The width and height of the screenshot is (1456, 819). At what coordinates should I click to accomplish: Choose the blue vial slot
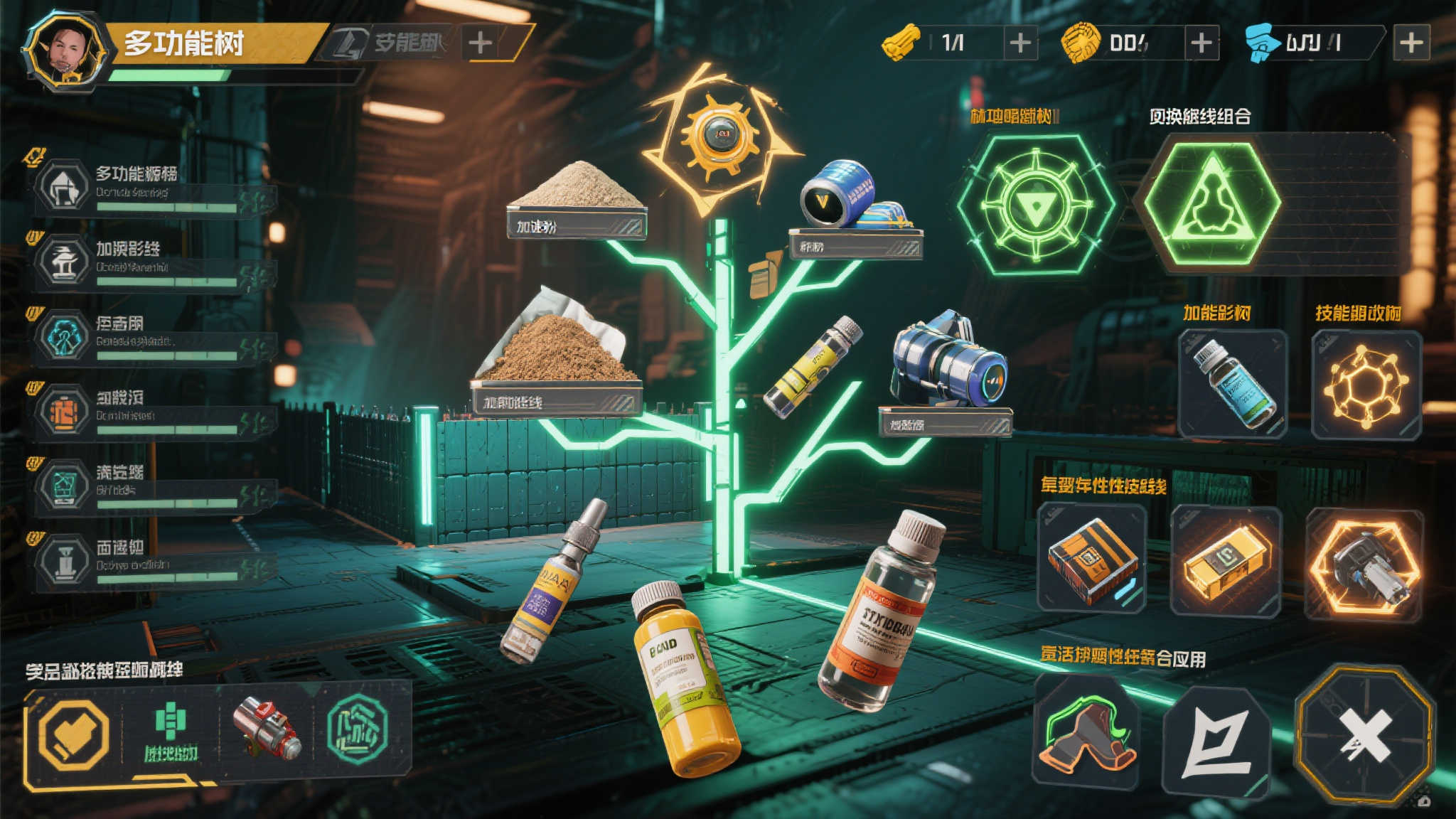coord(1233,384)
